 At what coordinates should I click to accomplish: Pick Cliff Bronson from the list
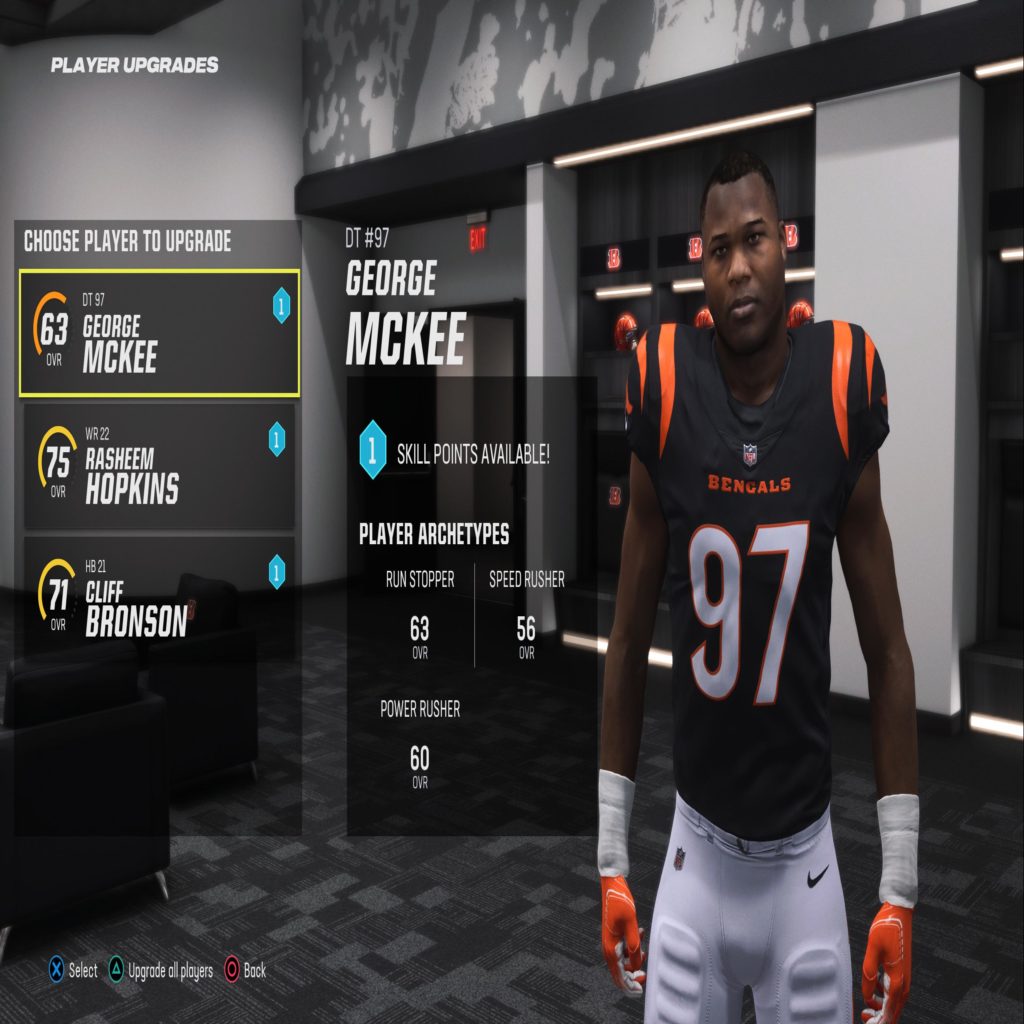(160, 599)
